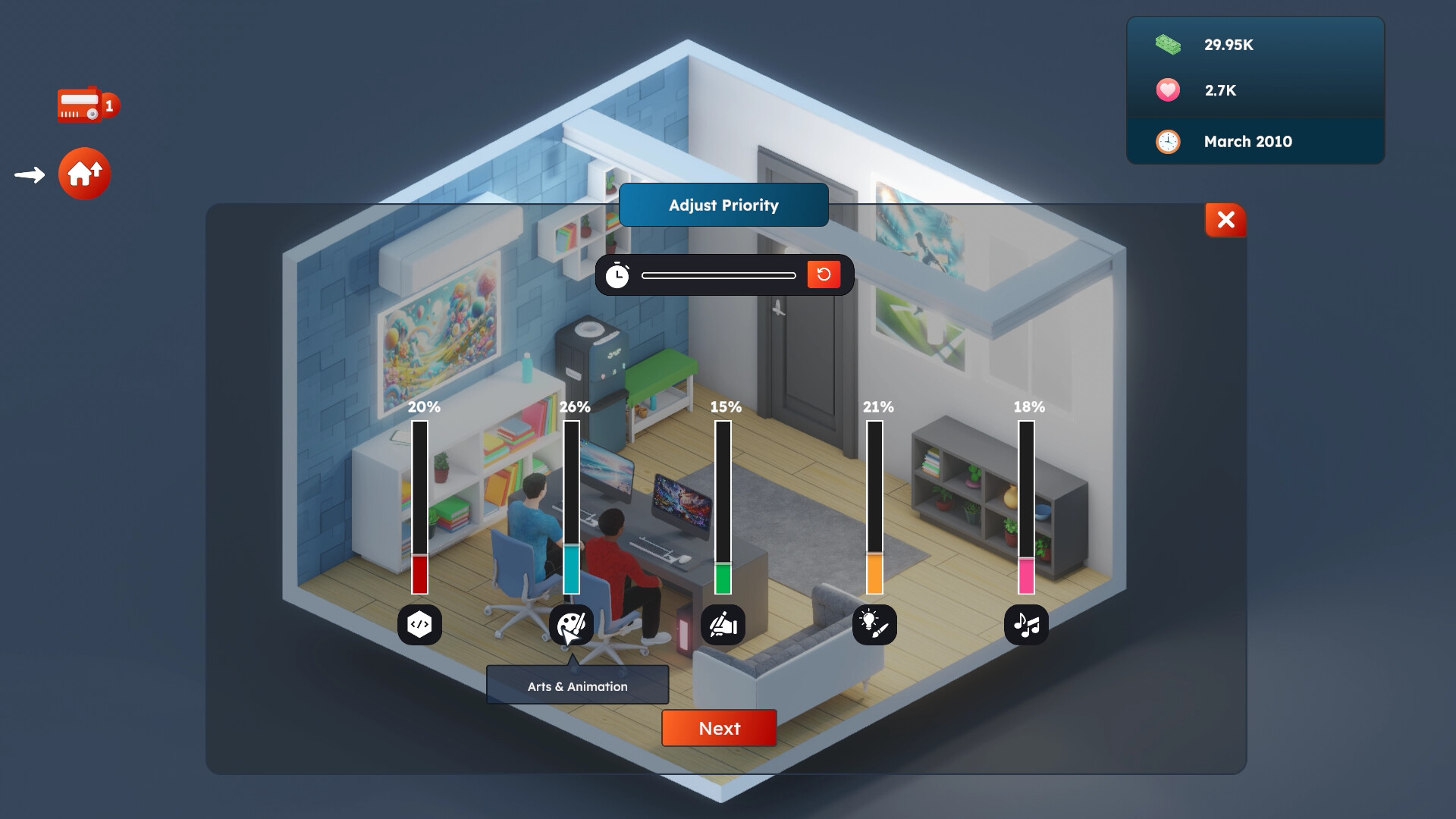Select the Design pencil-and-hand icon
The height and width of the screenshot is (819, 1456).
[x=723, y=625]
